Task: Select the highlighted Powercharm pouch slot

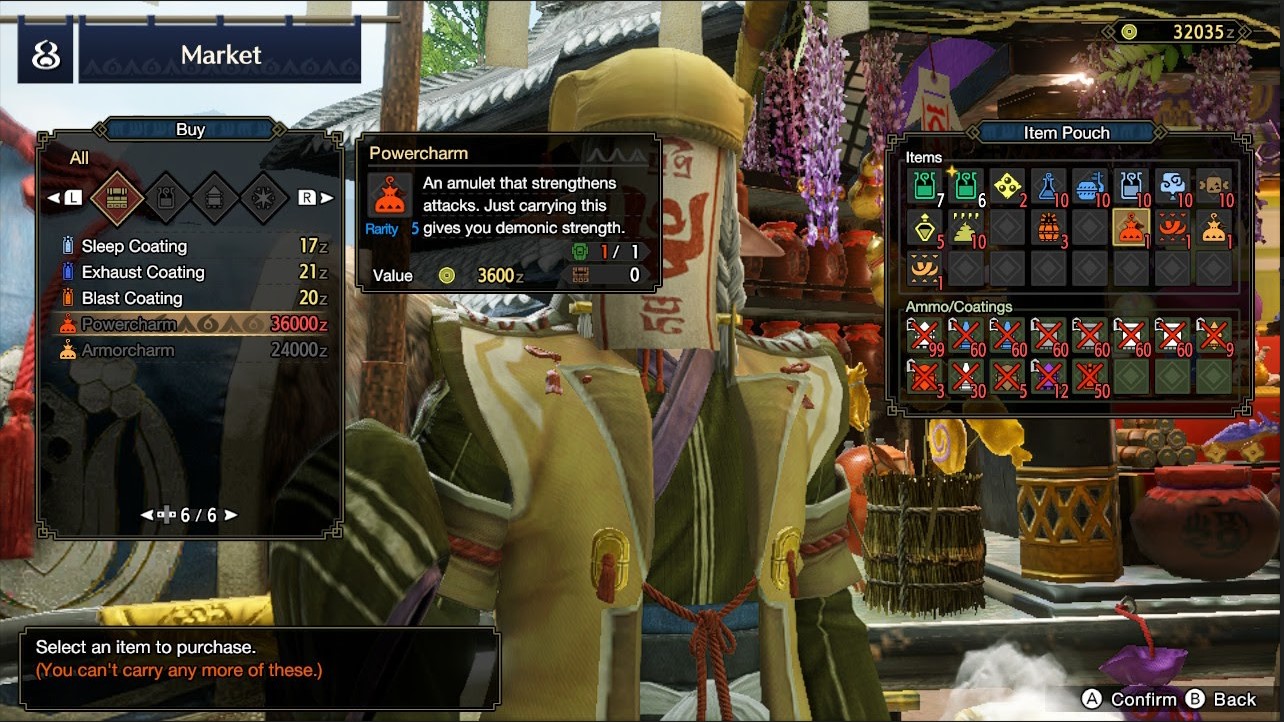Action: pyautogui.click(x=1131, y=228)
